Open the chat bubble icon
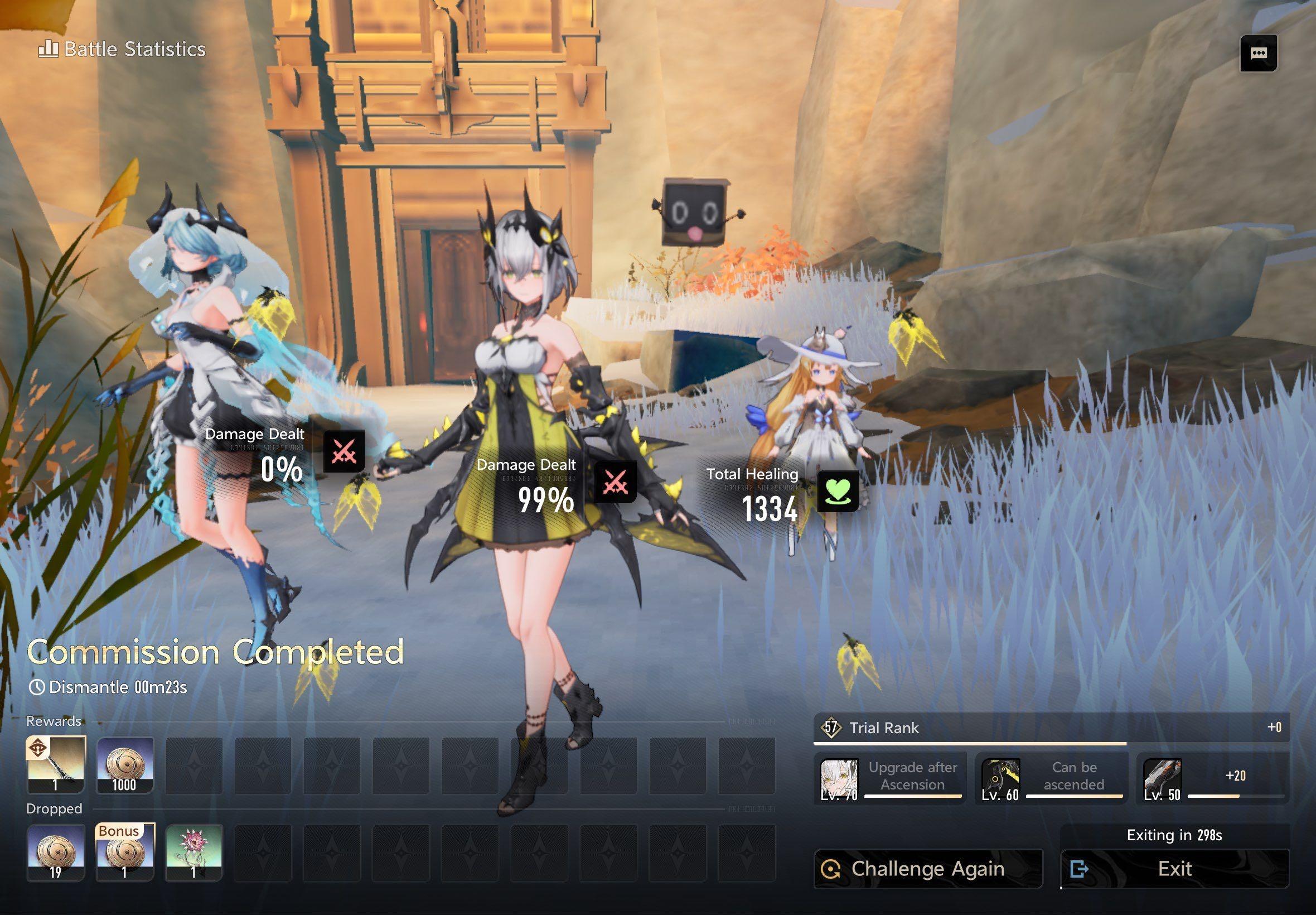The width and height of the screenshot is (1316, 915). 1258,54
